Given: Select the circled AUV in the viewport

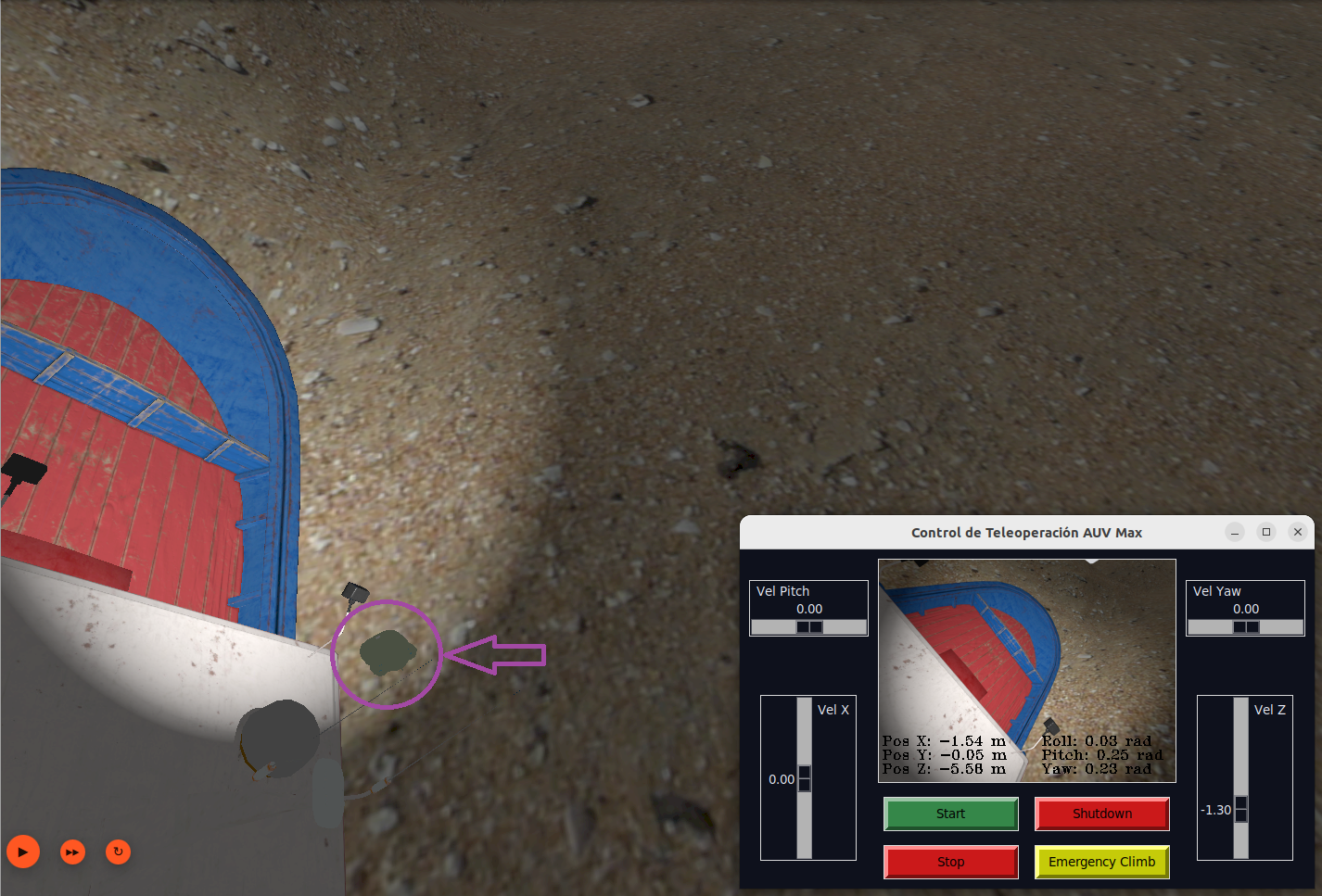Looking at the screenshot, I should tap(387, 654).
